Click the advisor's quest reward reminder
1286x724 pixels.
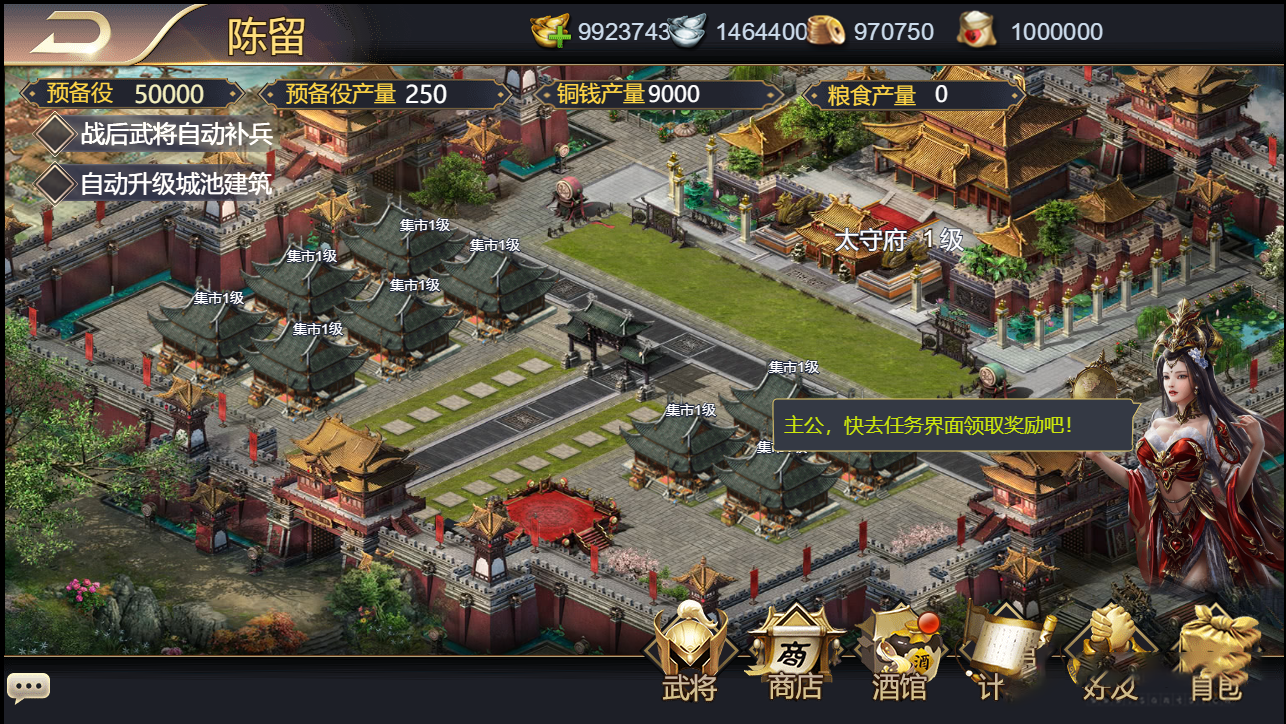(x=951, y=425)
